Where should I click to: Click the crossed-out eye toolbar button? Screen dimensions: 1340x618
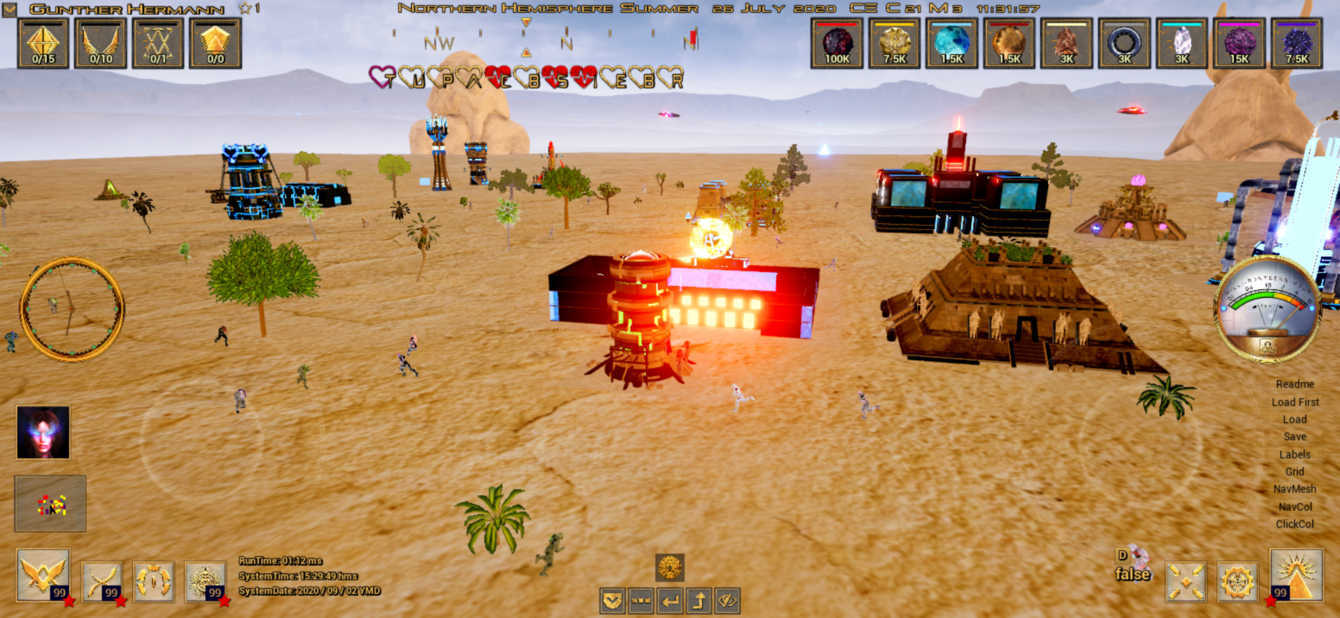727,601
